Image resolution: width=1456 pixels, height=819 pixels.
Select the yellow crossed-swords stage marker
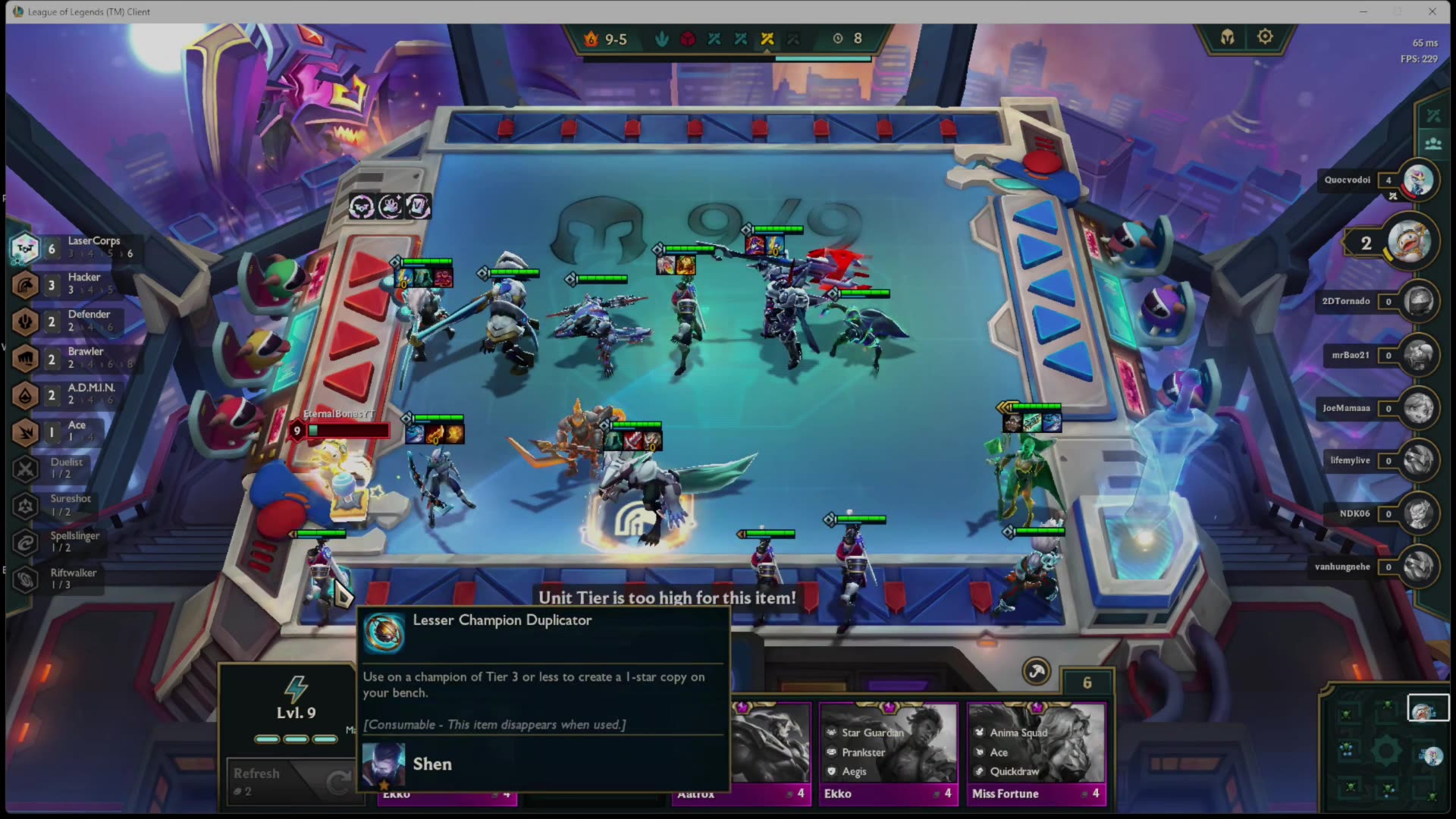(x=766, y=39)
